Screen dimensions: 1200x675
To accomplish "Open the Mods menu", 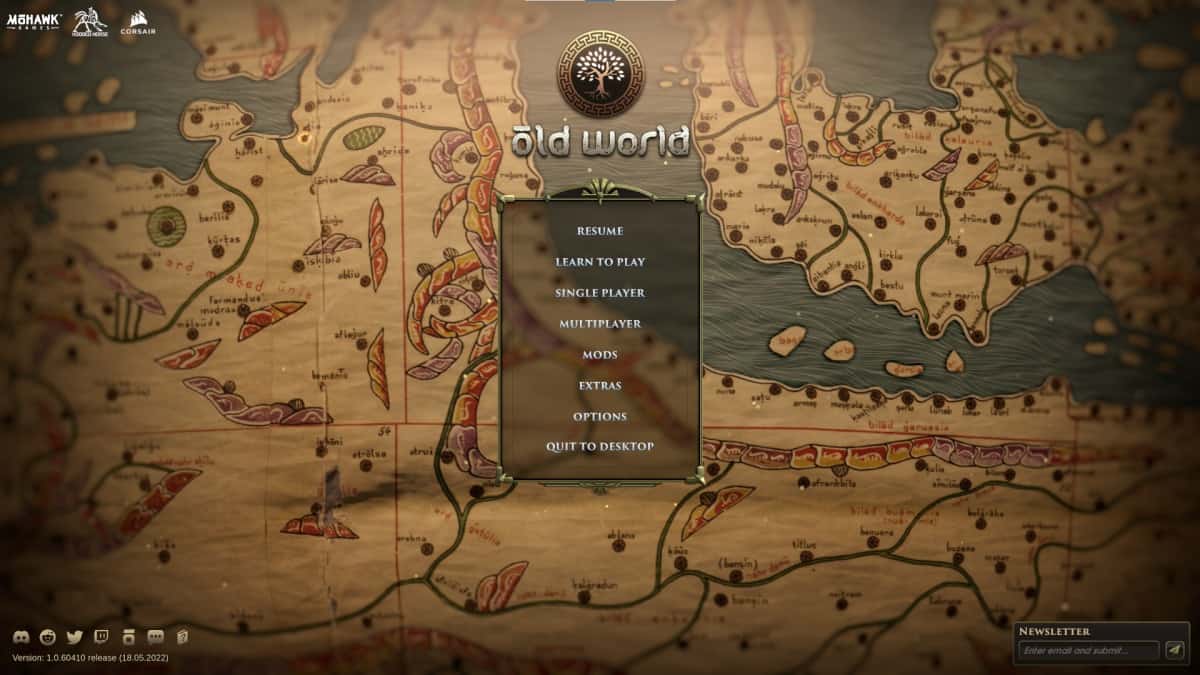I will 600,355.
